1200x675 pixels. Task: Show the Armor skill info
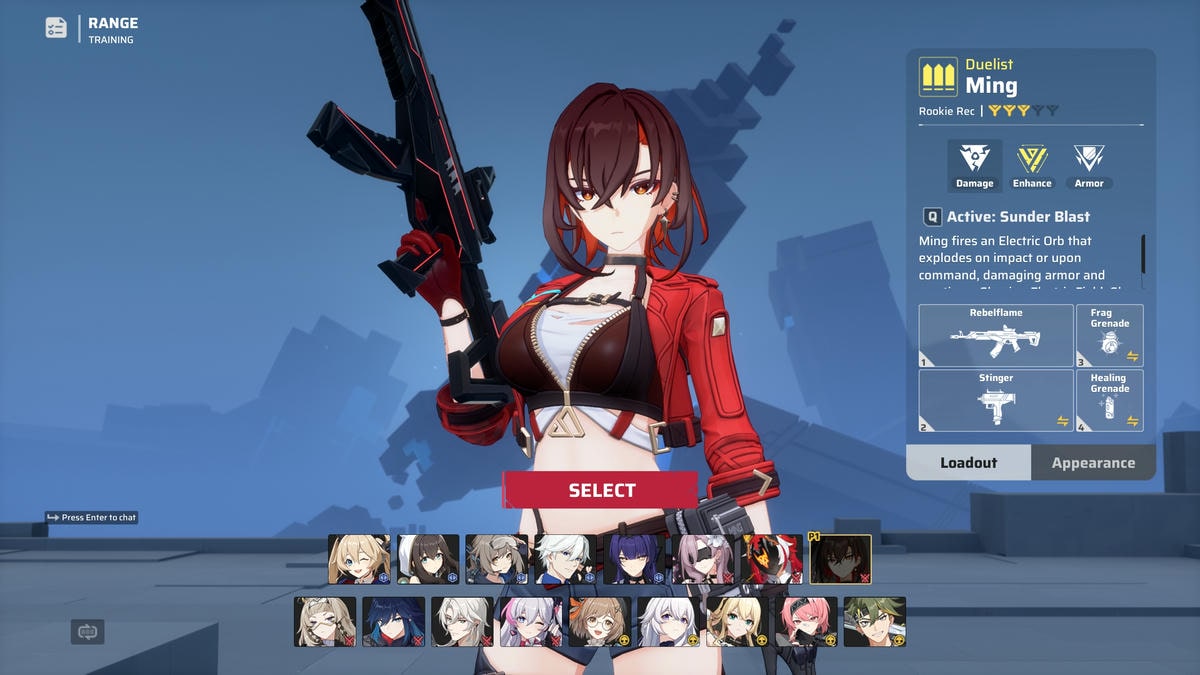1089,165
